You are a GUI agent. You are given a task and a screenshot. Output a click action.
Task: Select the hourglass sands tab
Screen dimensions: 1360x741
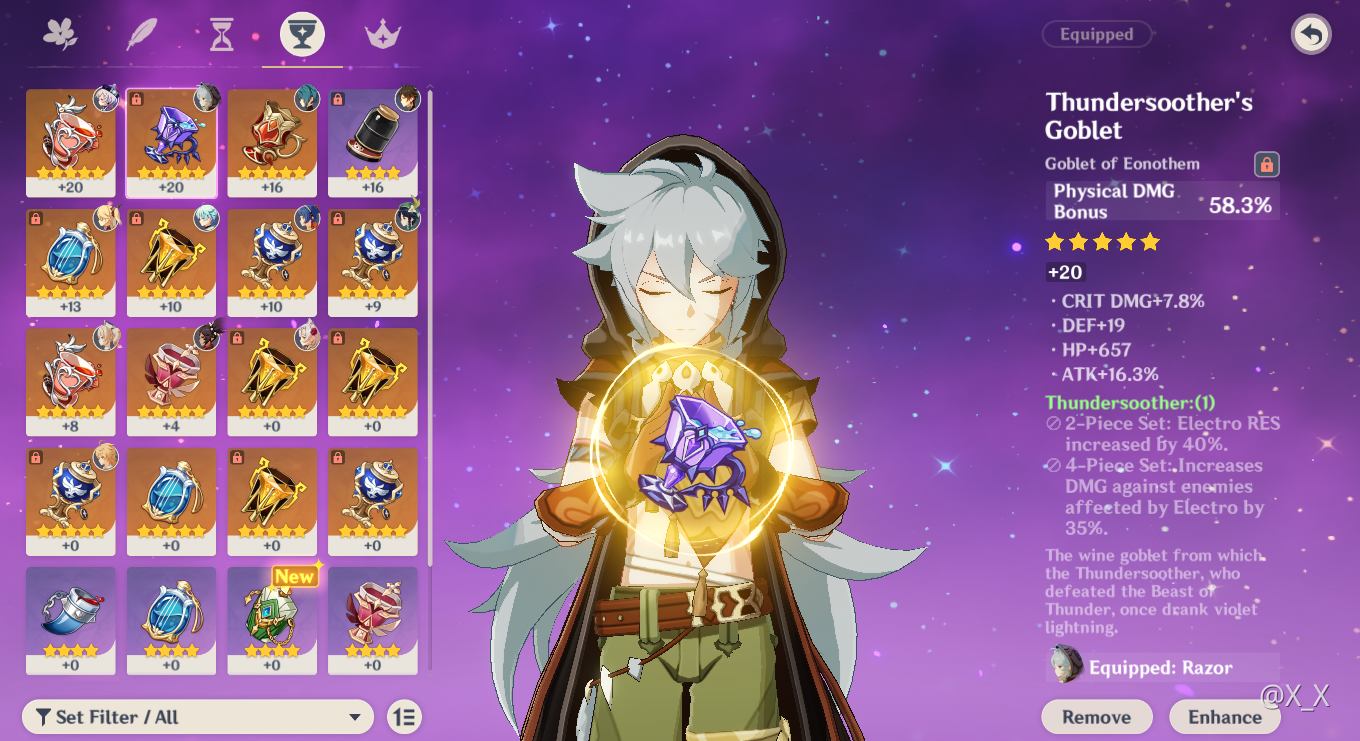[221, 35]
